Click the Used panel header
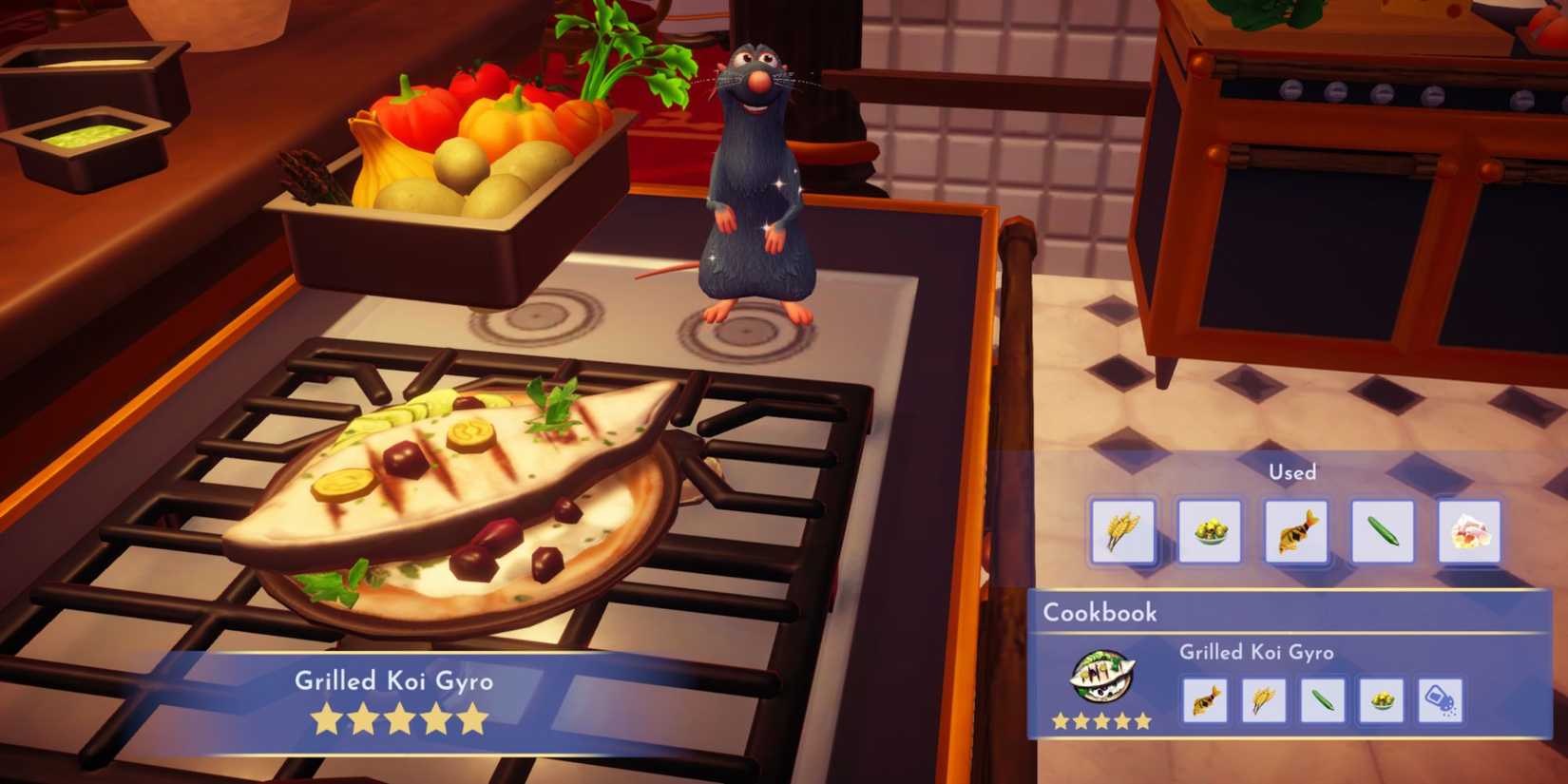Screen dimensions: 1568x784 tap(1294, 471)
